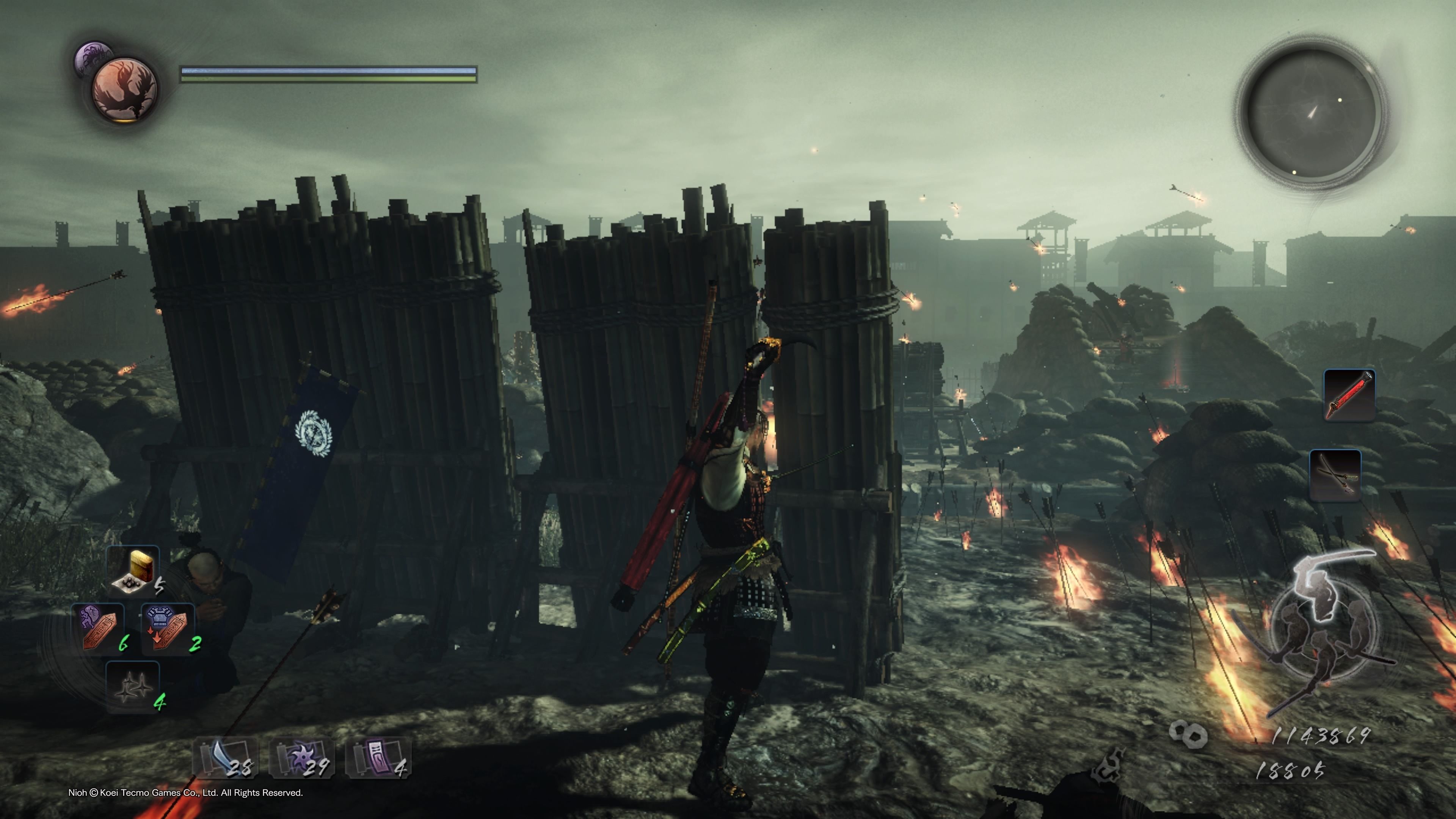Select the shuriken item slot
The height and width of the screenshot is (819, 1456).
point(133,687)
